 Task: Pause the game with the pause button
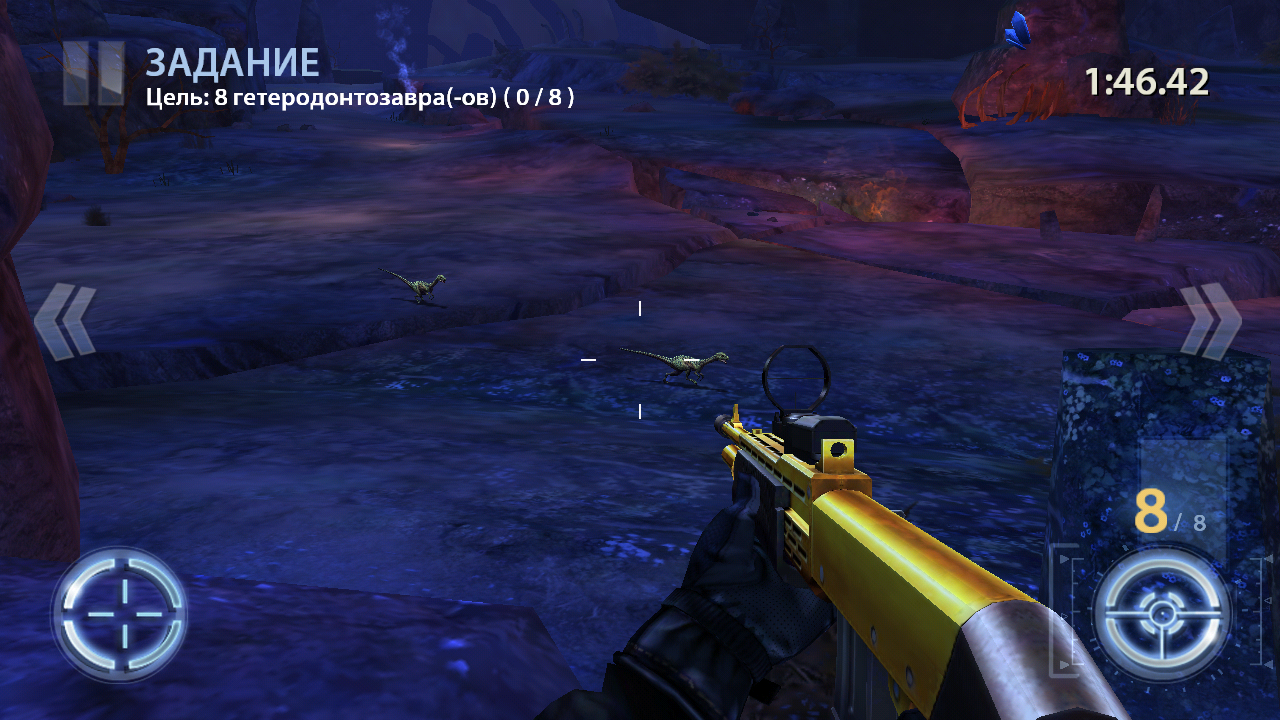[x=93, y=73]
